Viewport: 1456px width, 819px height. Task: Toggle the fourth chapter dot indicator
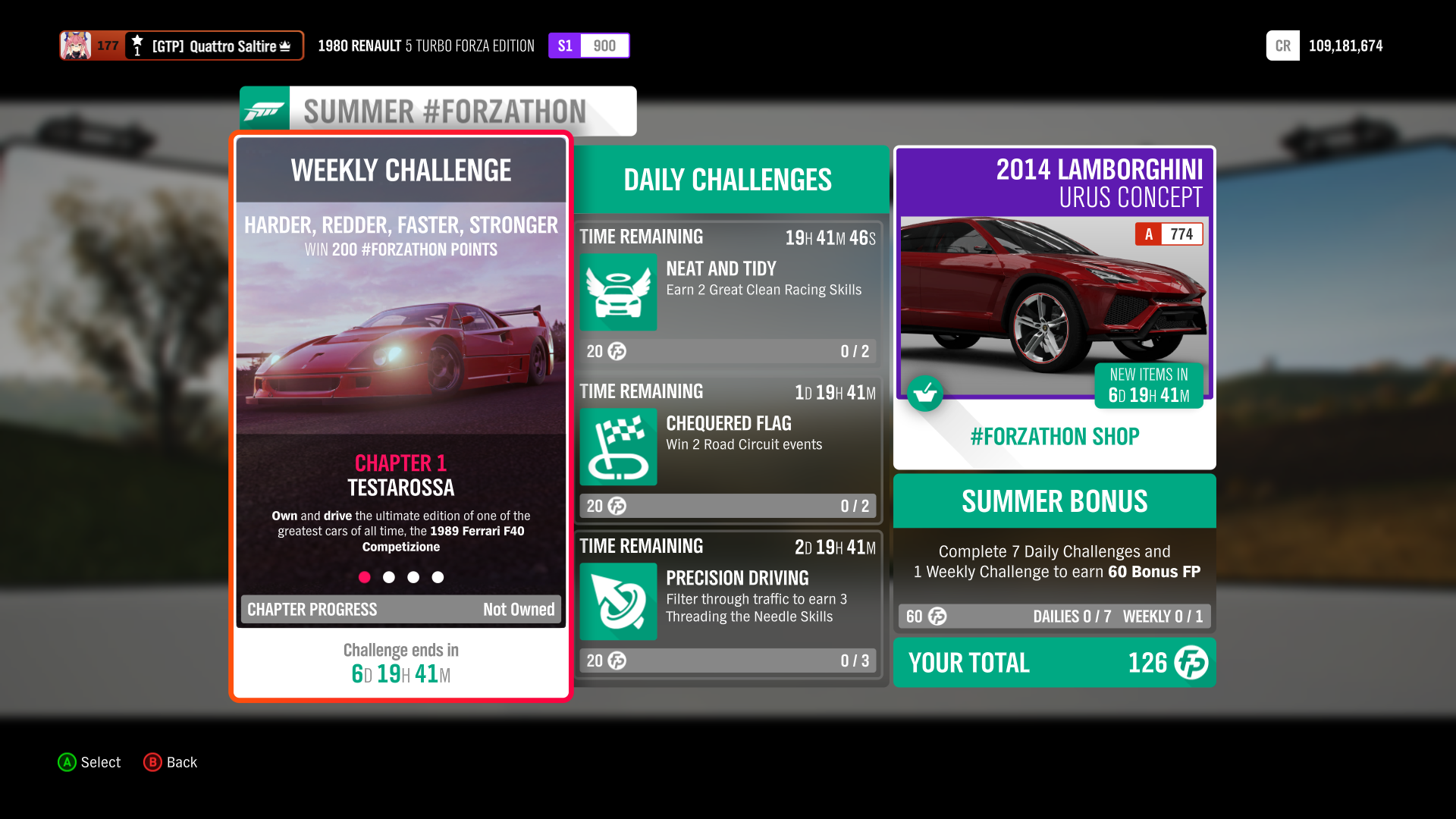coord(438,577)
